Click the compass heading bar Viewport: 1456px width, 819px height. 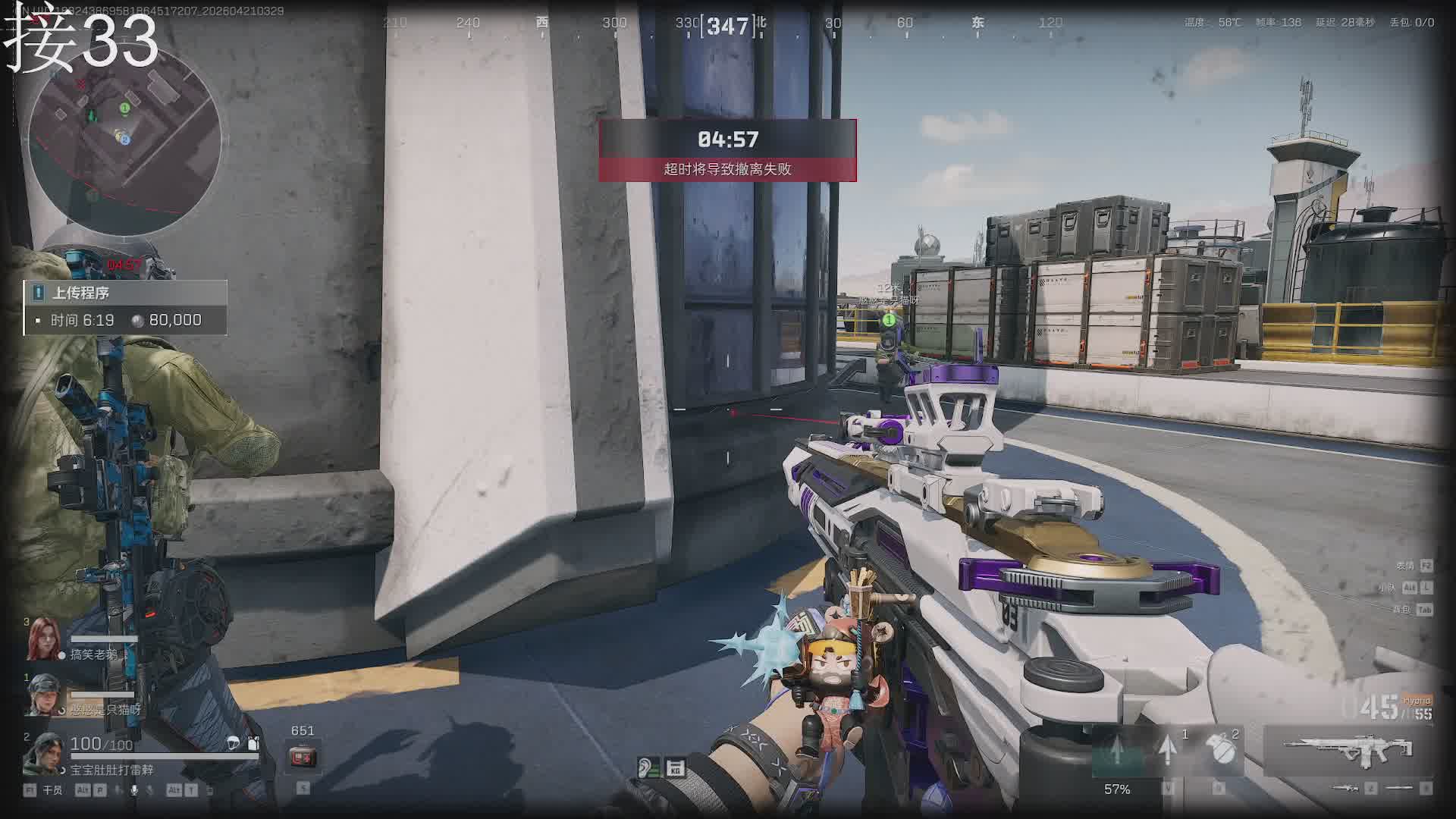click(x=728, y=25)
